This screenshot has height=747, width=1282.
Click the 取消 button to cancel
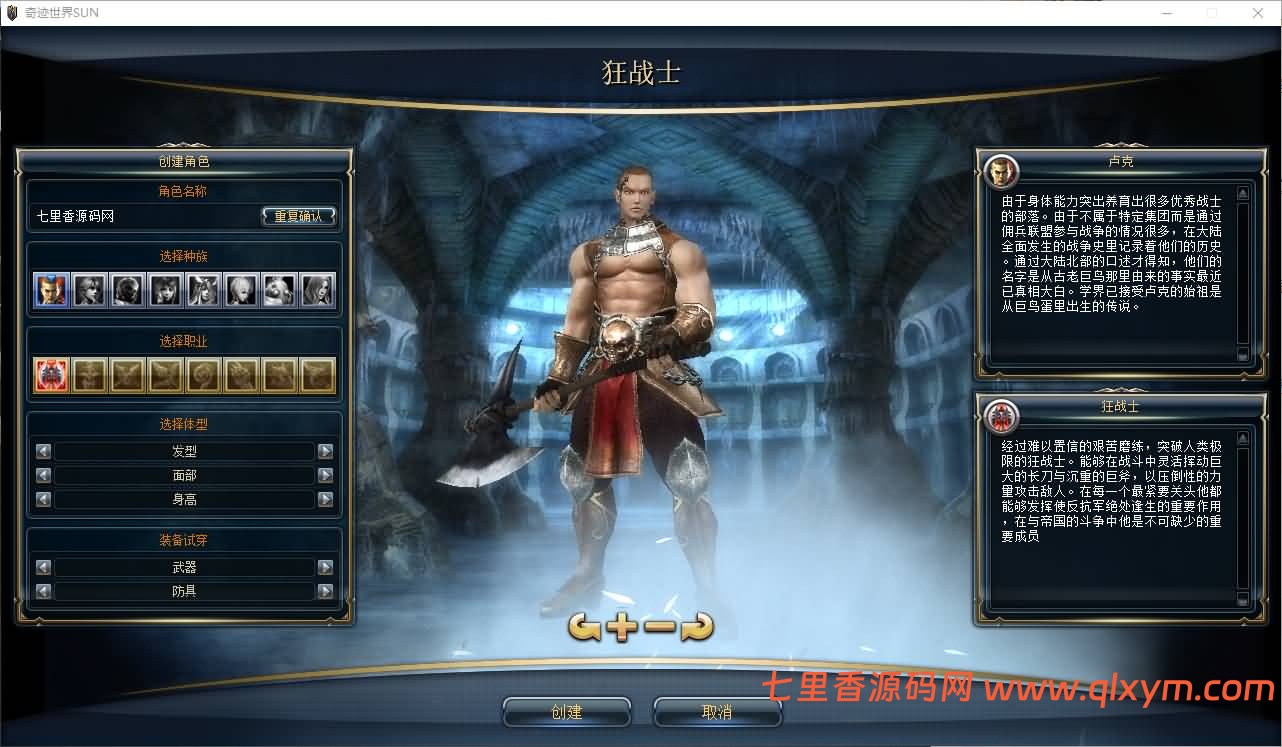[x=717, y=711]
